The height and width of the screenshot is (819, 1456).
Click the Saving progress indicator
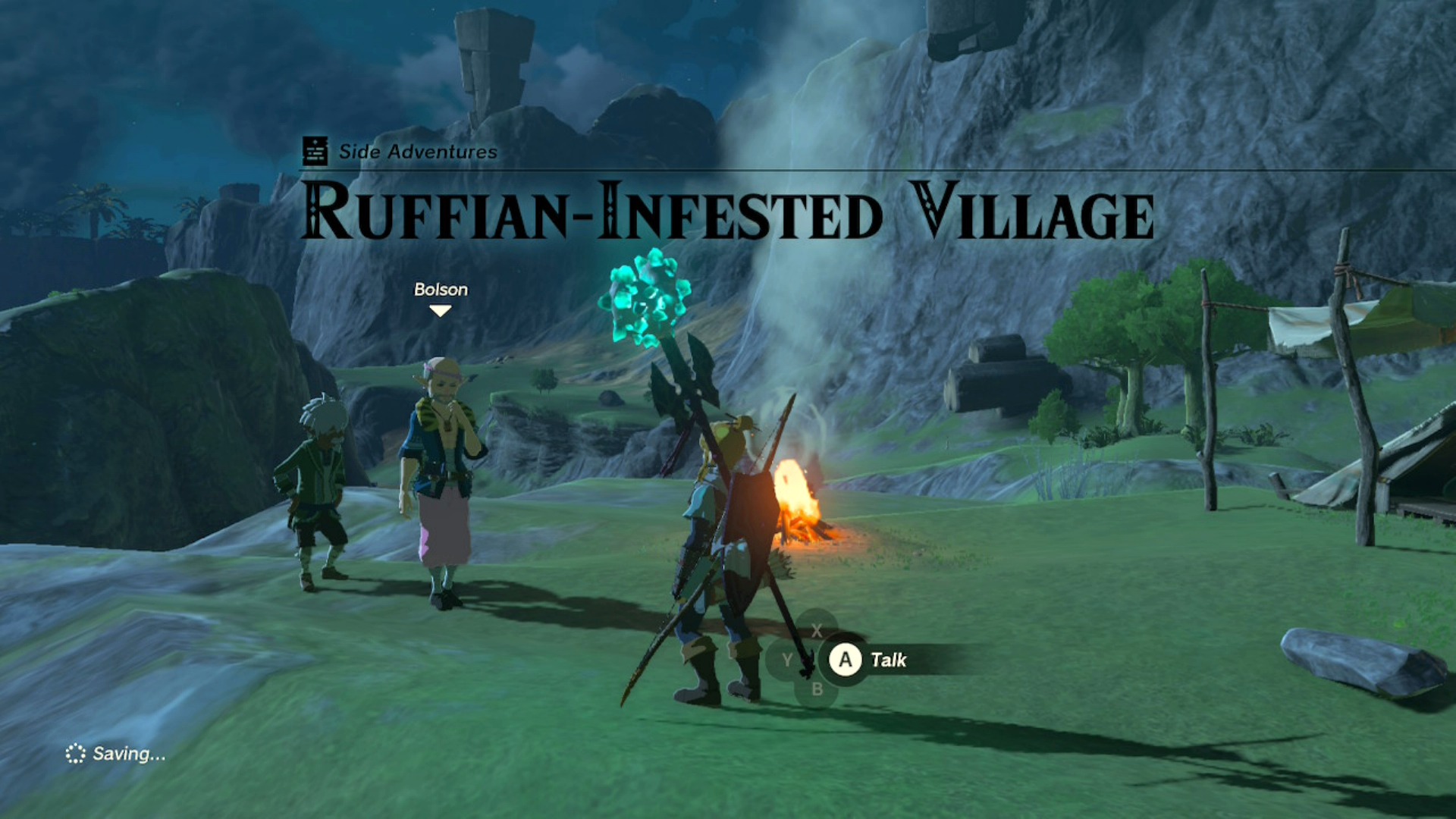pos(75,755)
